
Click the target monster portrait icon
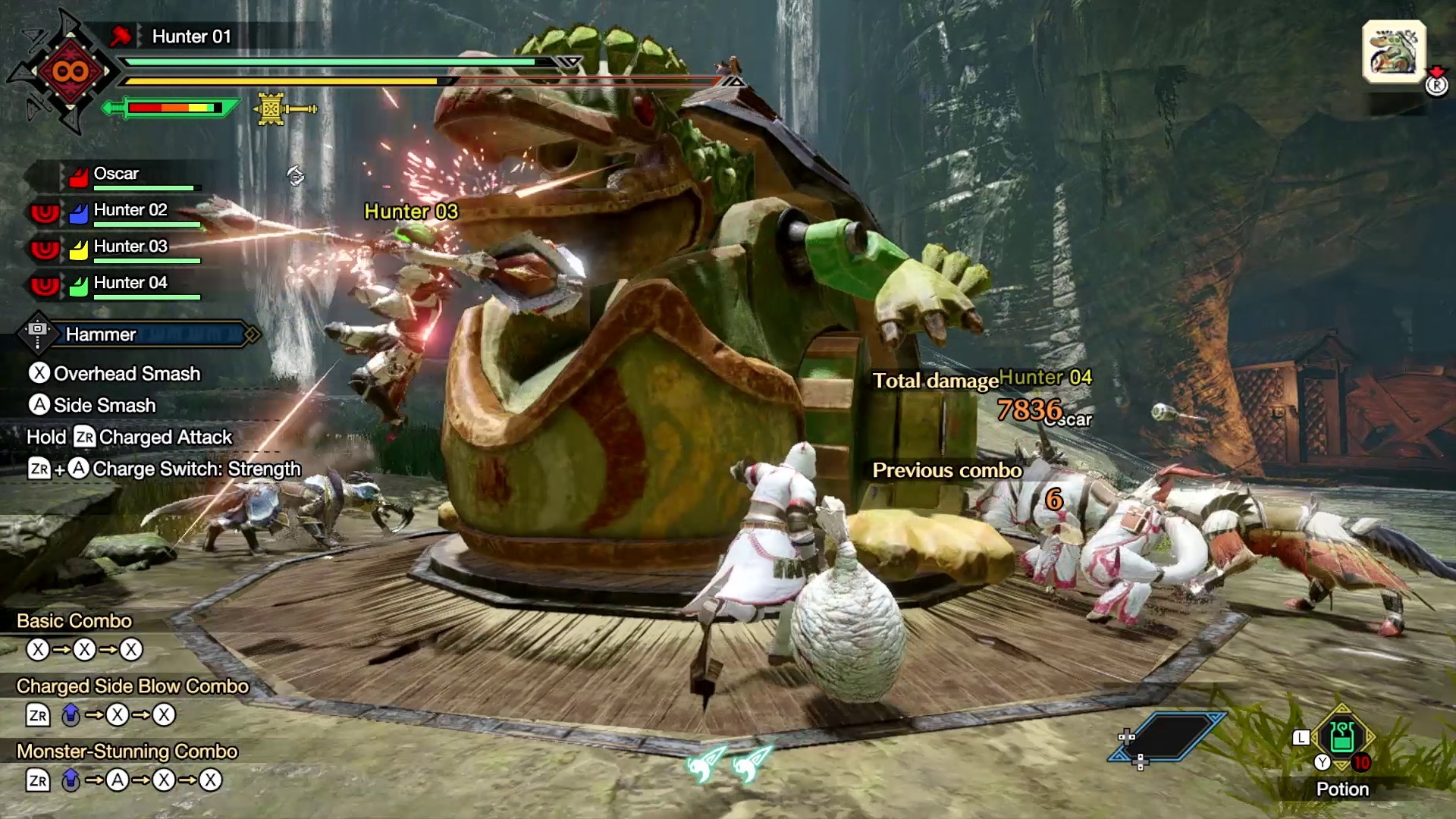tap(1393, 51)
